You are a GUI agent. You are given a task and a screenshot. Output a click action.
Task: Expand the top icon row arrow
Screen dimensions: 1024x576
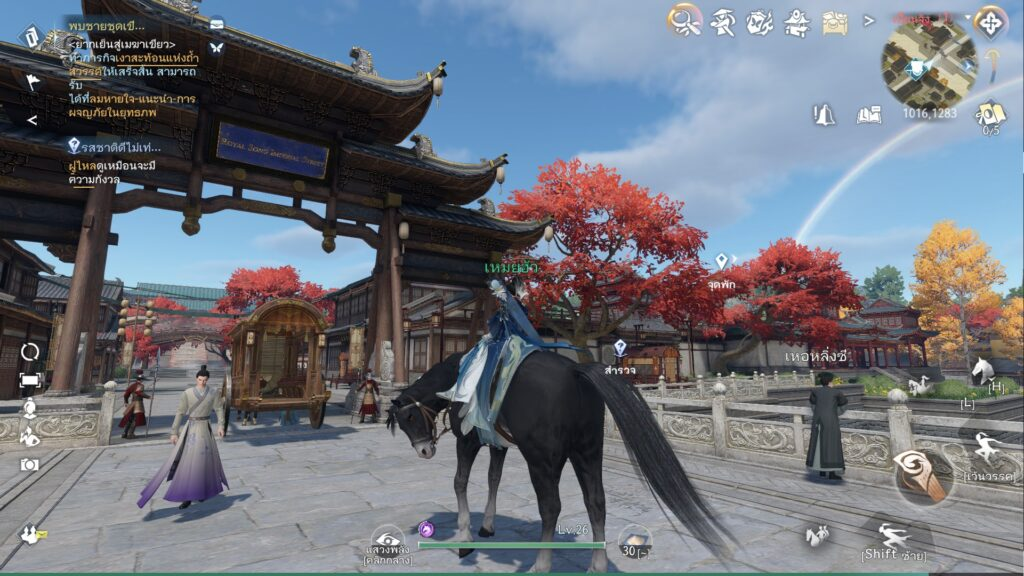(x=869, y=20)
